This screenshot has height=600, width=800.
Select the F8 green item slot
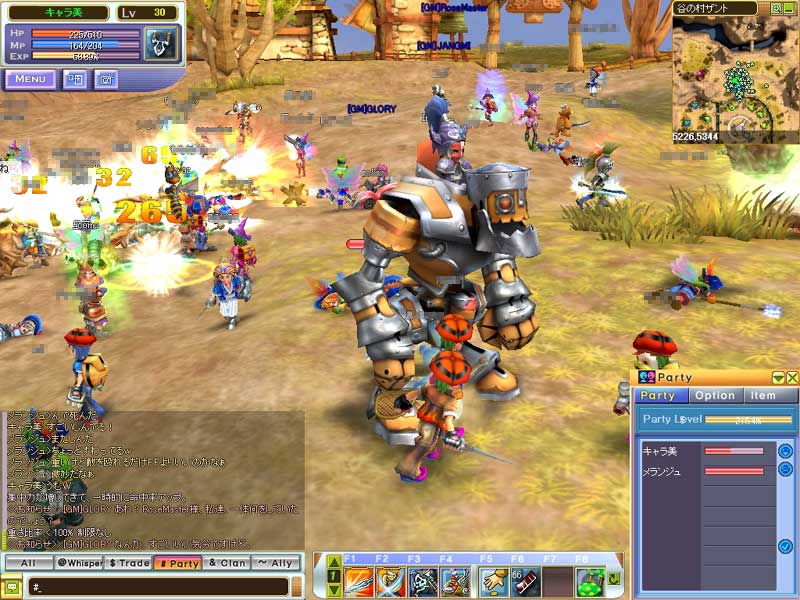(590, 580)
